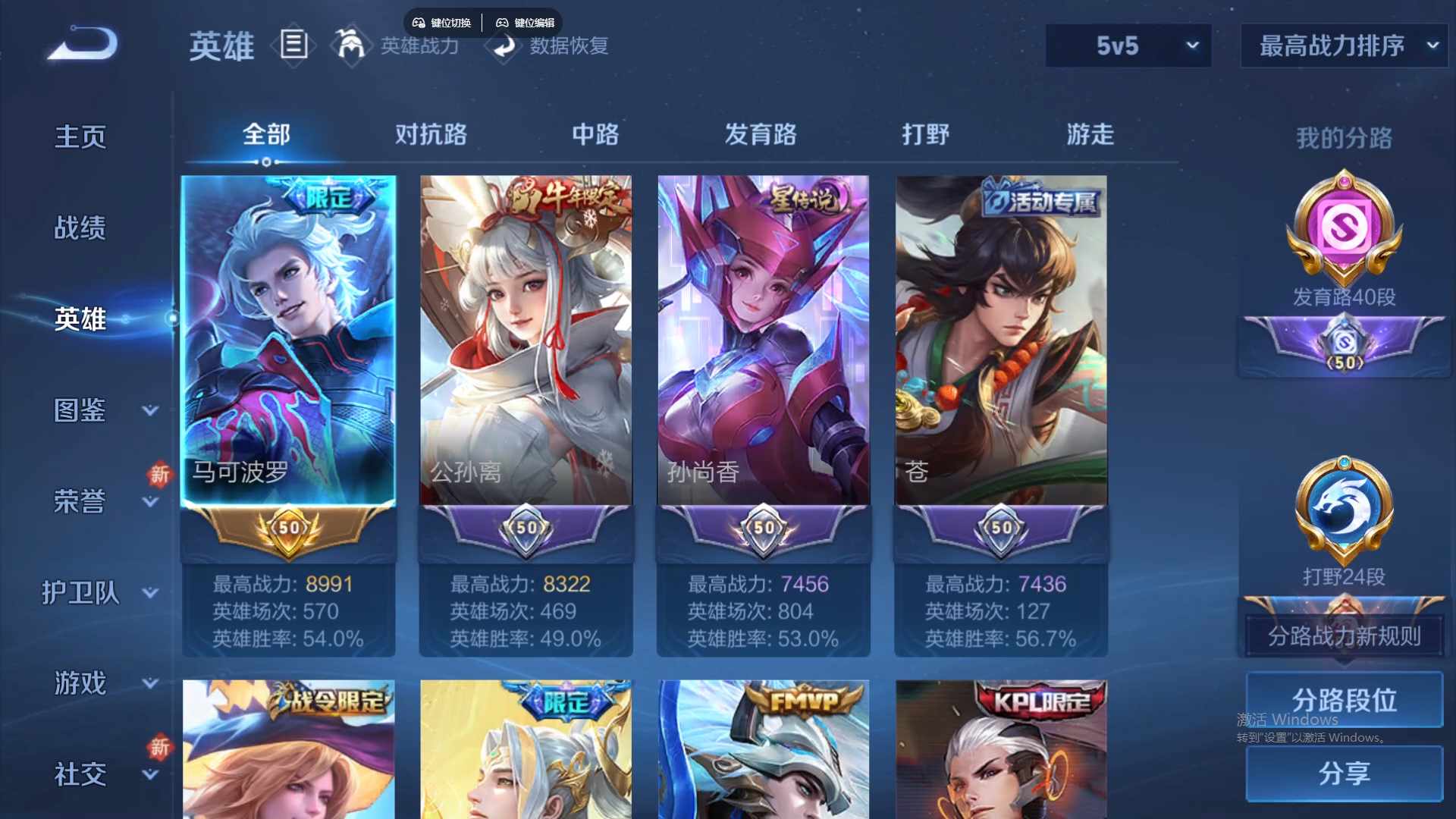Open the 5v5 mode dropdown
Viewport: 1456px width, 819px height.
coord(1128,45)
